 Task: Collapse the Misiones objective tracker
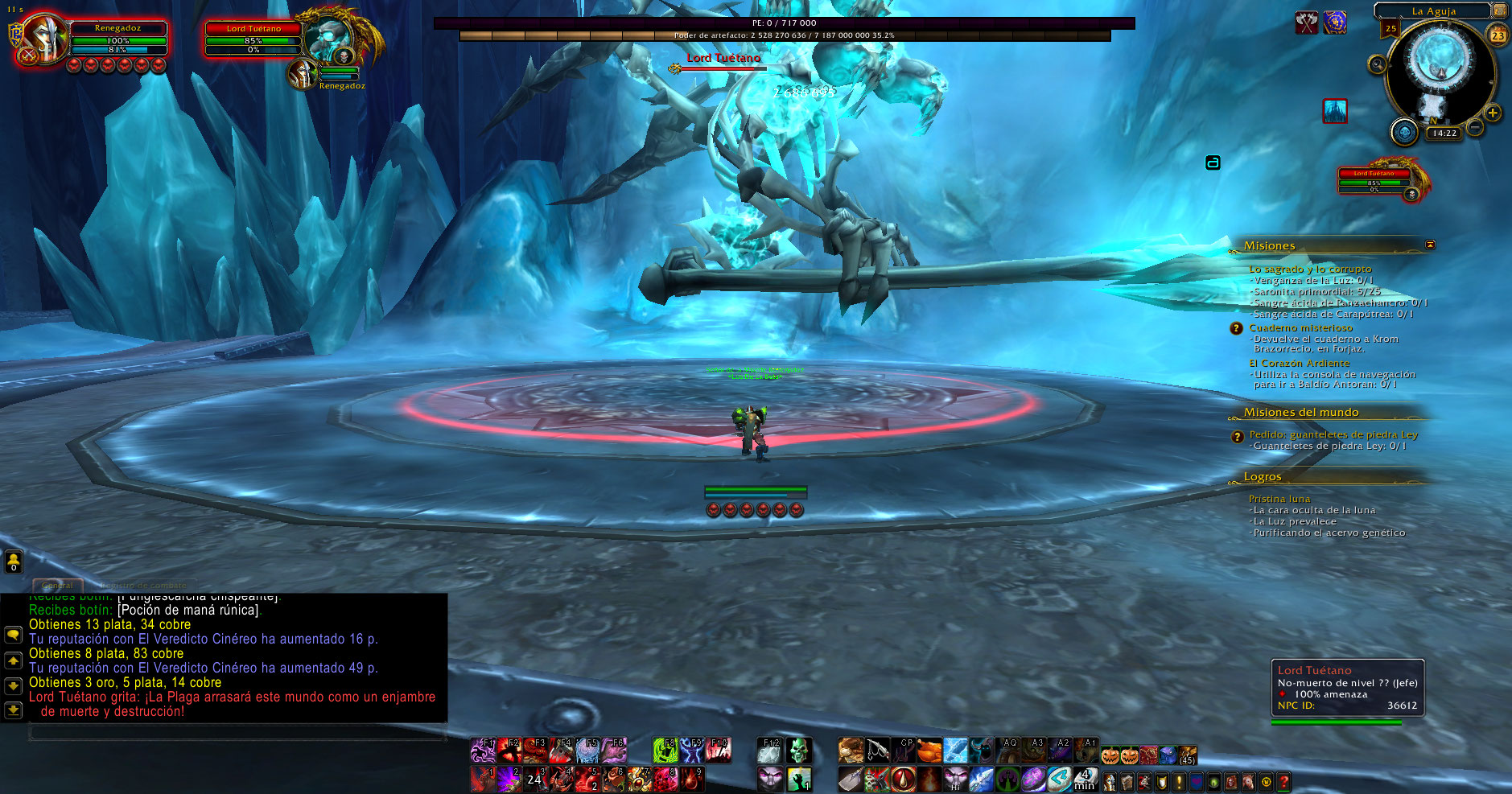coord(1430,245)
